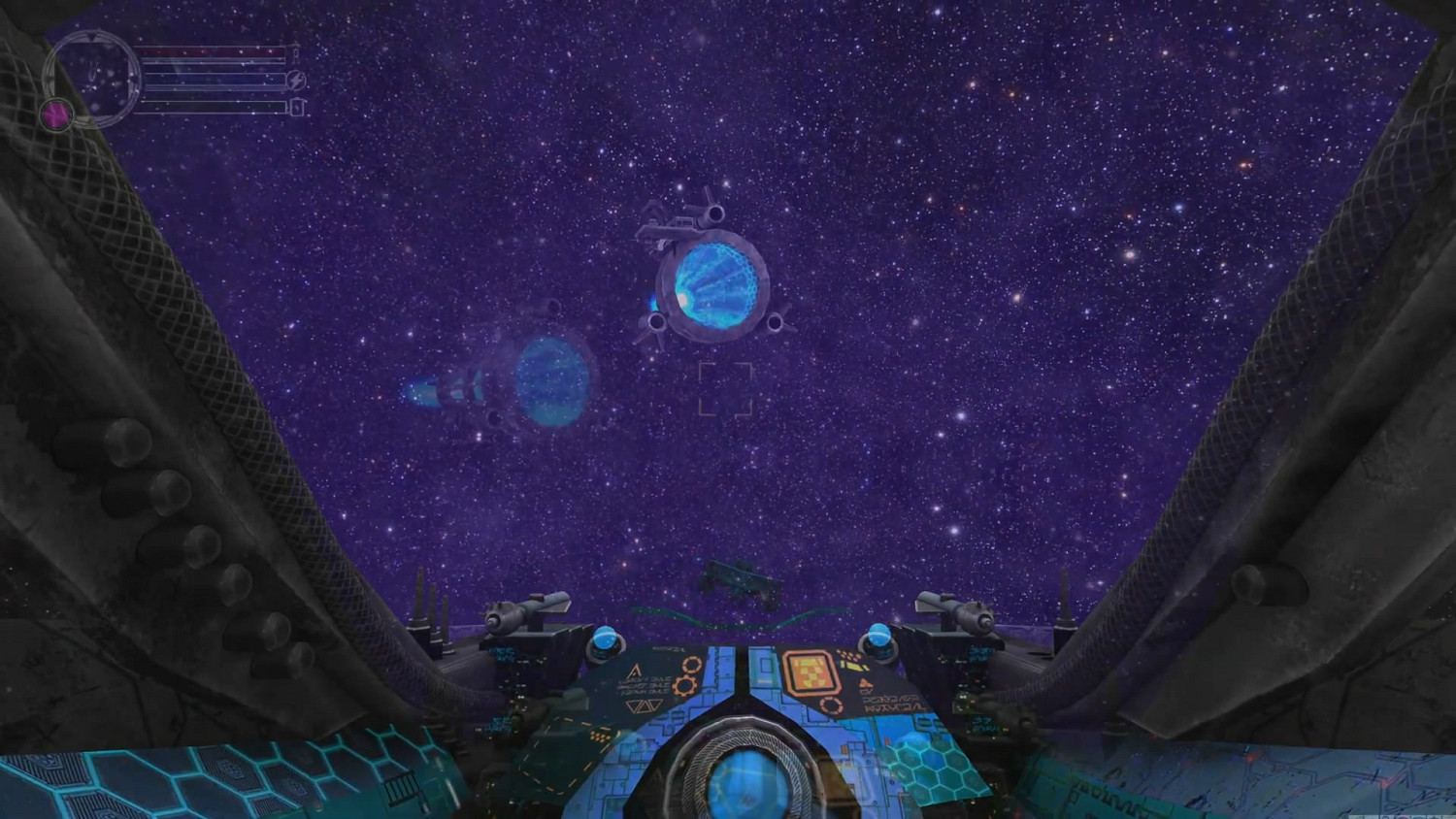
Task: Expand the orange checkered status display screen
Action: [811, 672]
